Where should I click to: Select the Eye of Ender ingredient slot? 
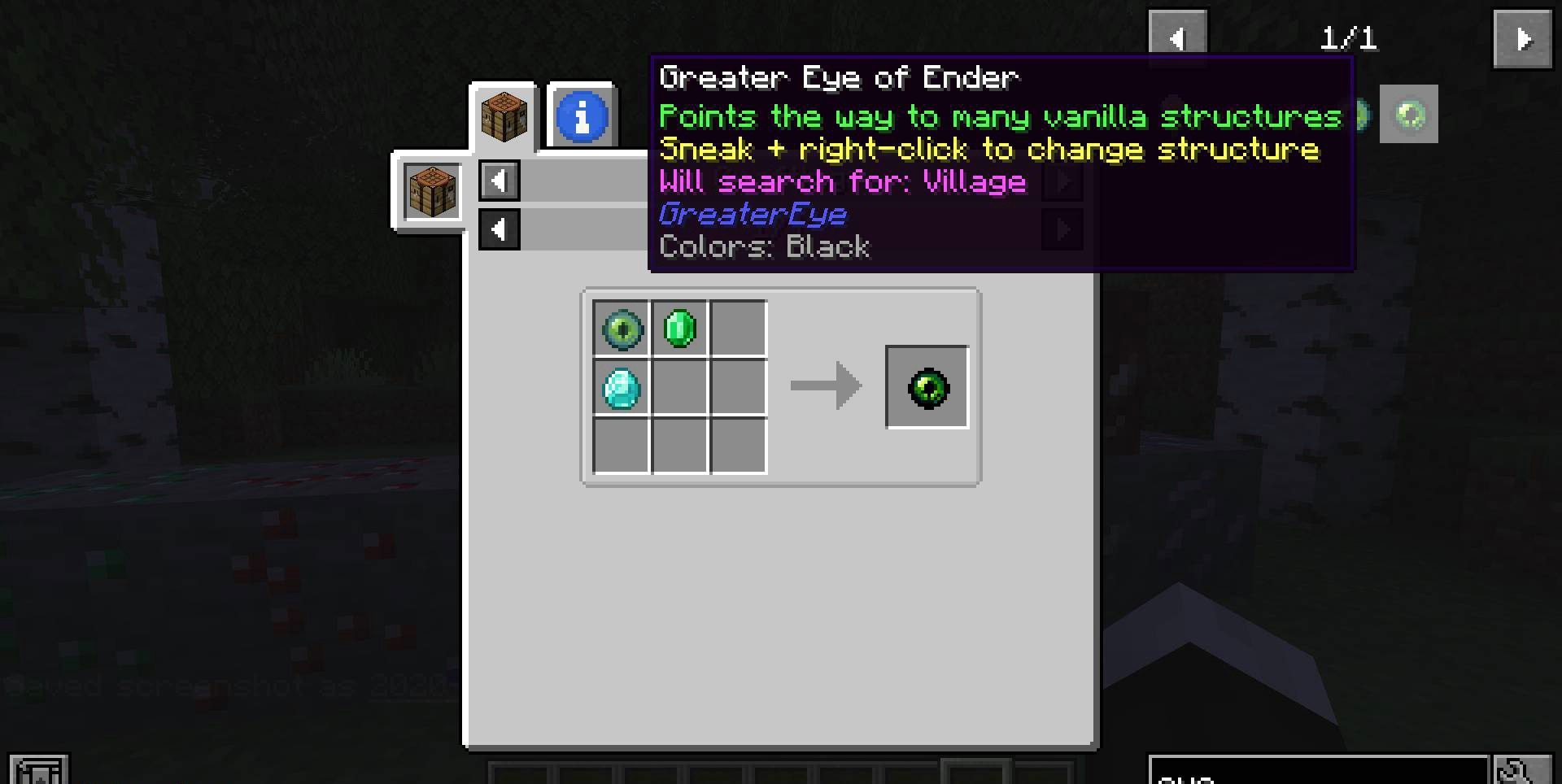click(x=622, y=329)
